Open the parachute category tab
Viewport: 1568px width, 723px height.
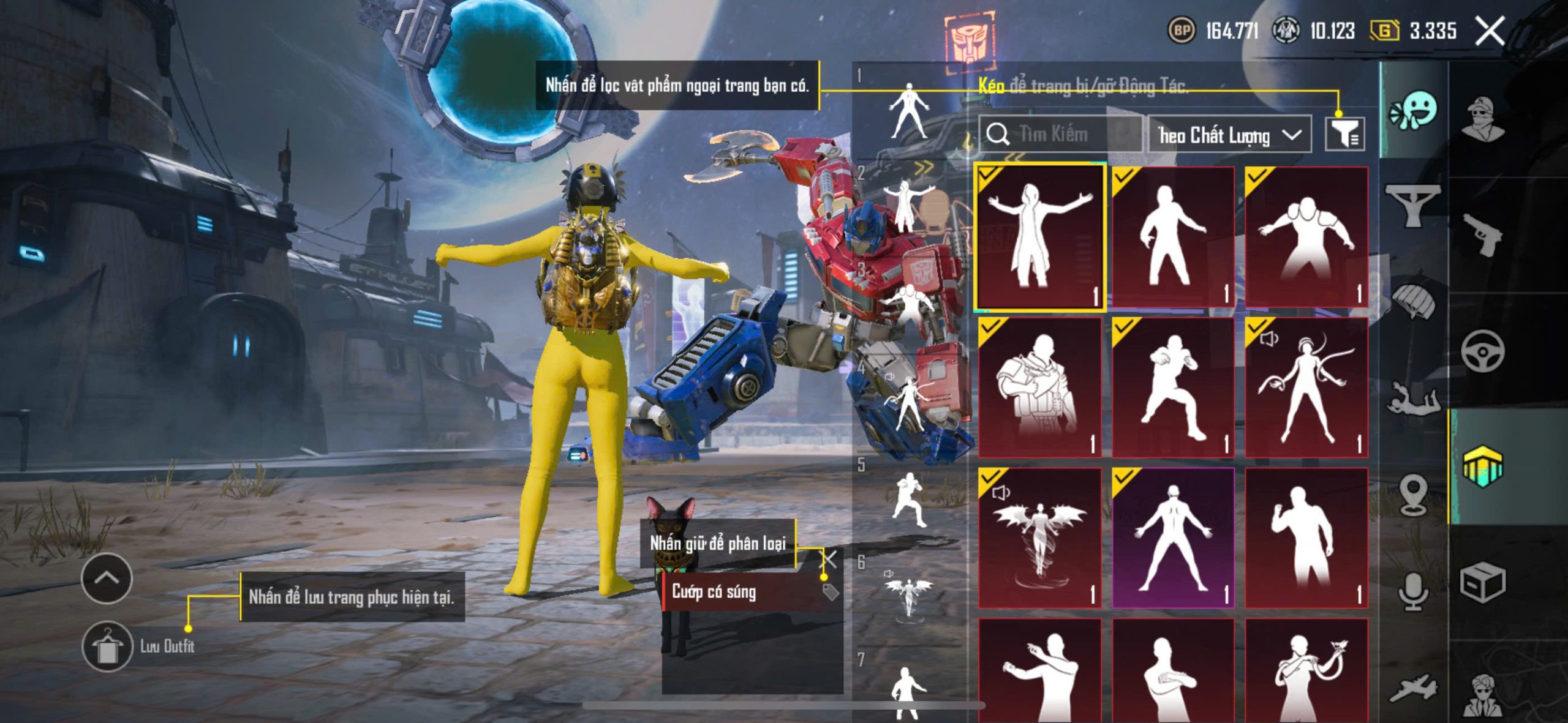point(1414,300)
